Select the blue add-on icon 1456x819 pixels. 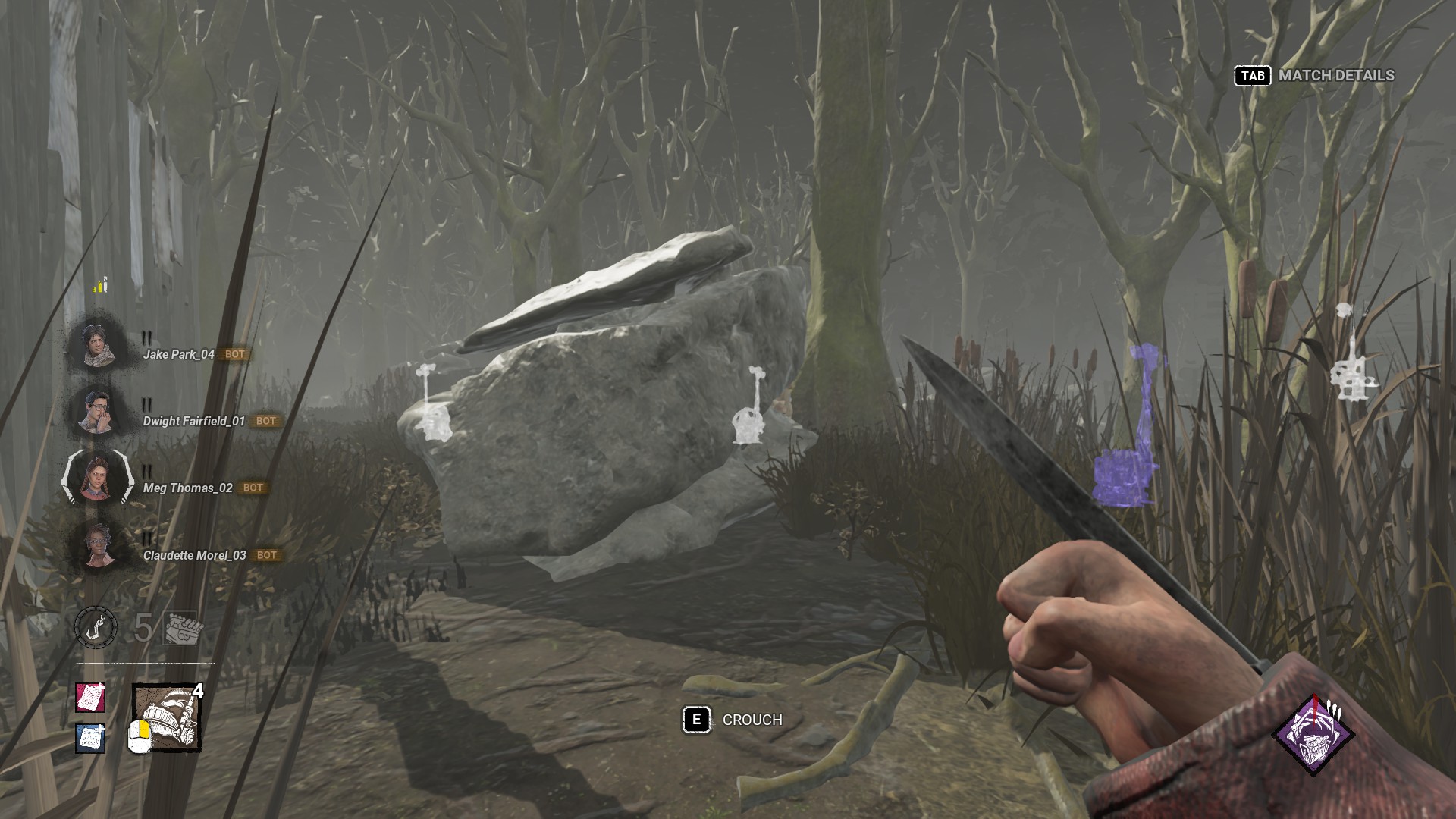point(90,738)
